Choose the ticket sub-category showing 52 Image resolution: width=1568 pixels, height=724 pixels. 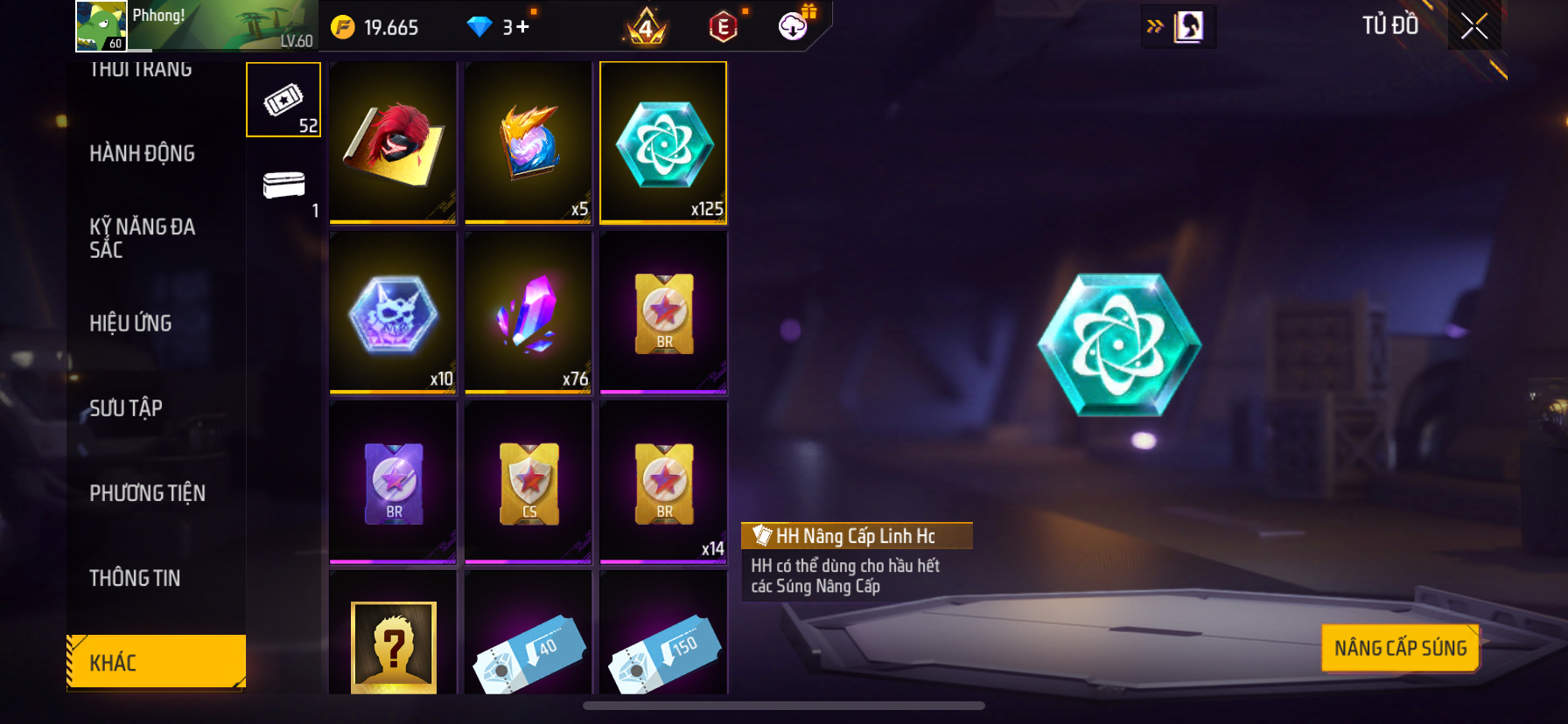tap(283, 101)
